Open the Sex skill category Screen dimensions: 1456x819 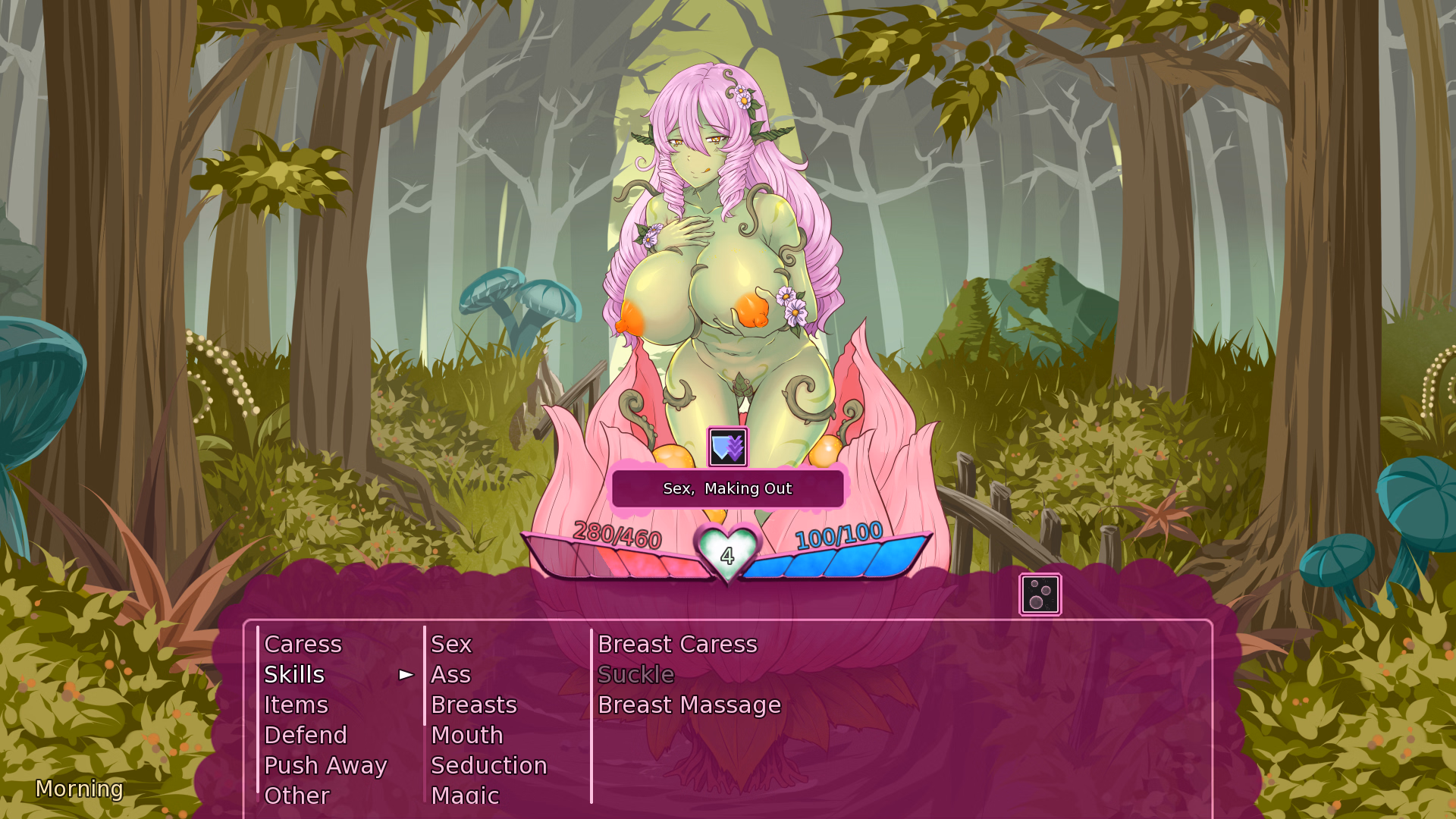[450, 644]
